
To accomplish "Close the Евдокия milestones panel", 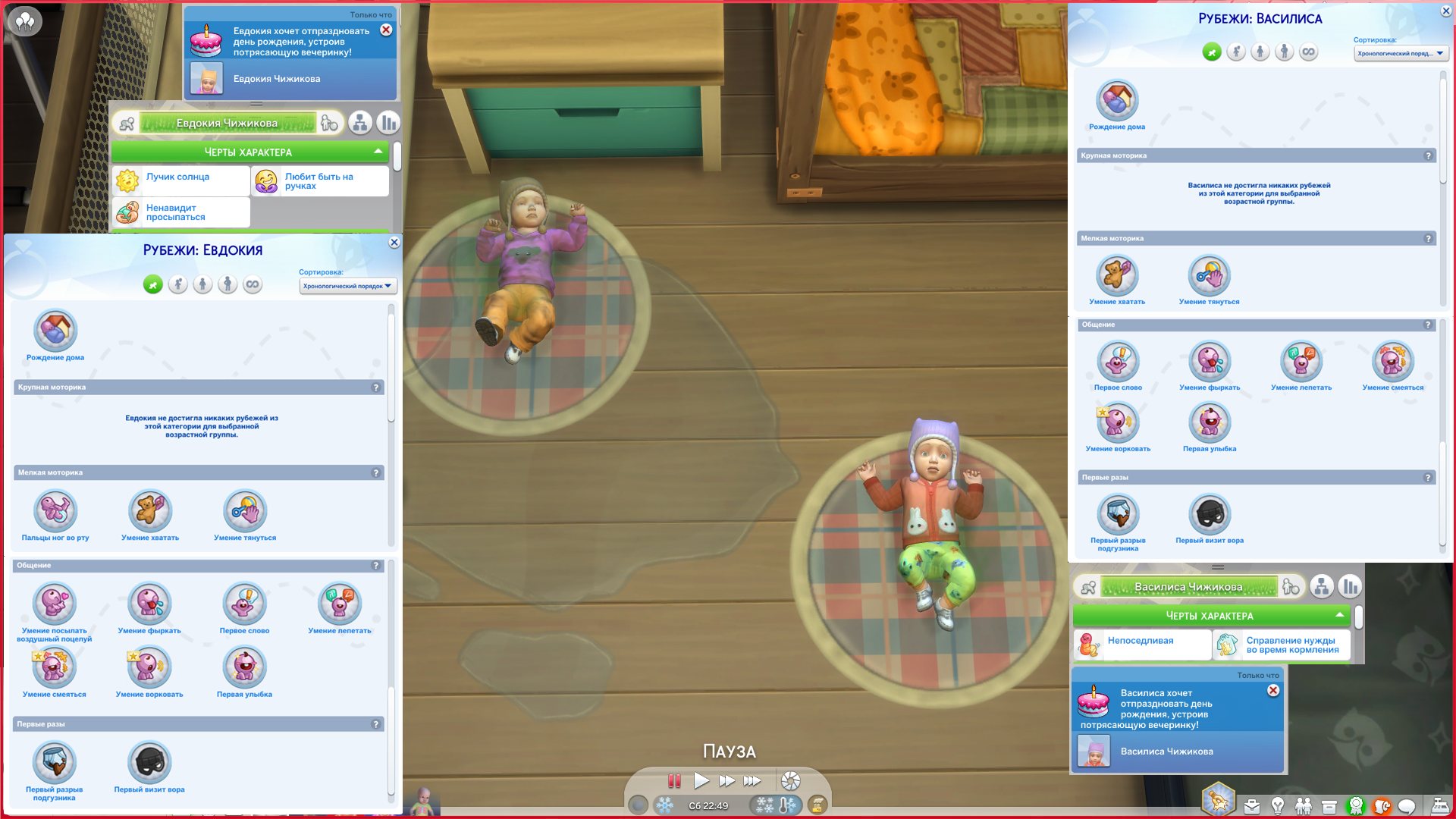I will (x=394, y=243).
